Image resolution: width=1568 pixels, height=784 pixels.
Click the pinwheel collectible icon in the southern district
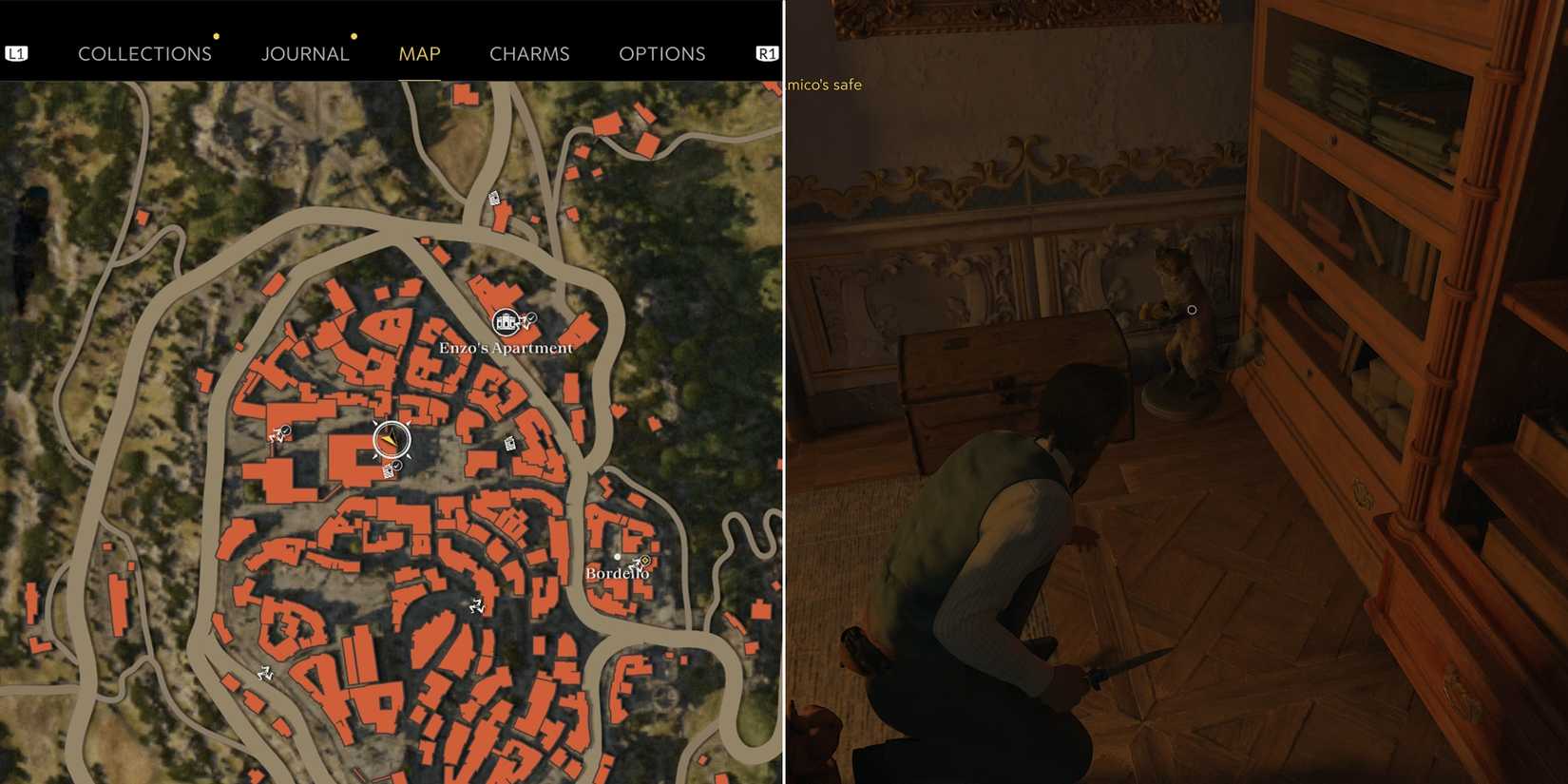coord(477,605)
